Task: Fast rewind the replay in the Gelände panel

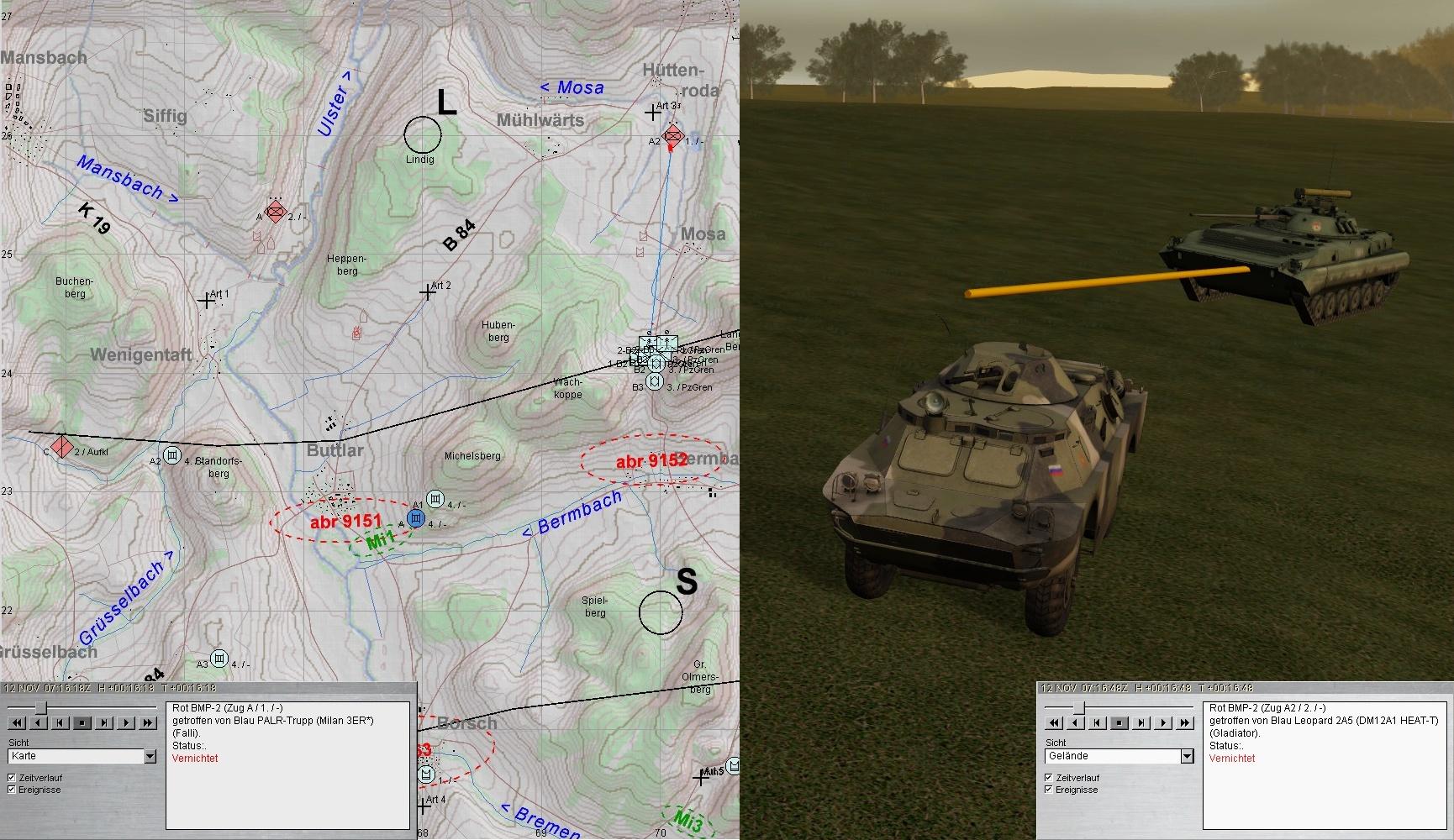Action: [1054, 722]
